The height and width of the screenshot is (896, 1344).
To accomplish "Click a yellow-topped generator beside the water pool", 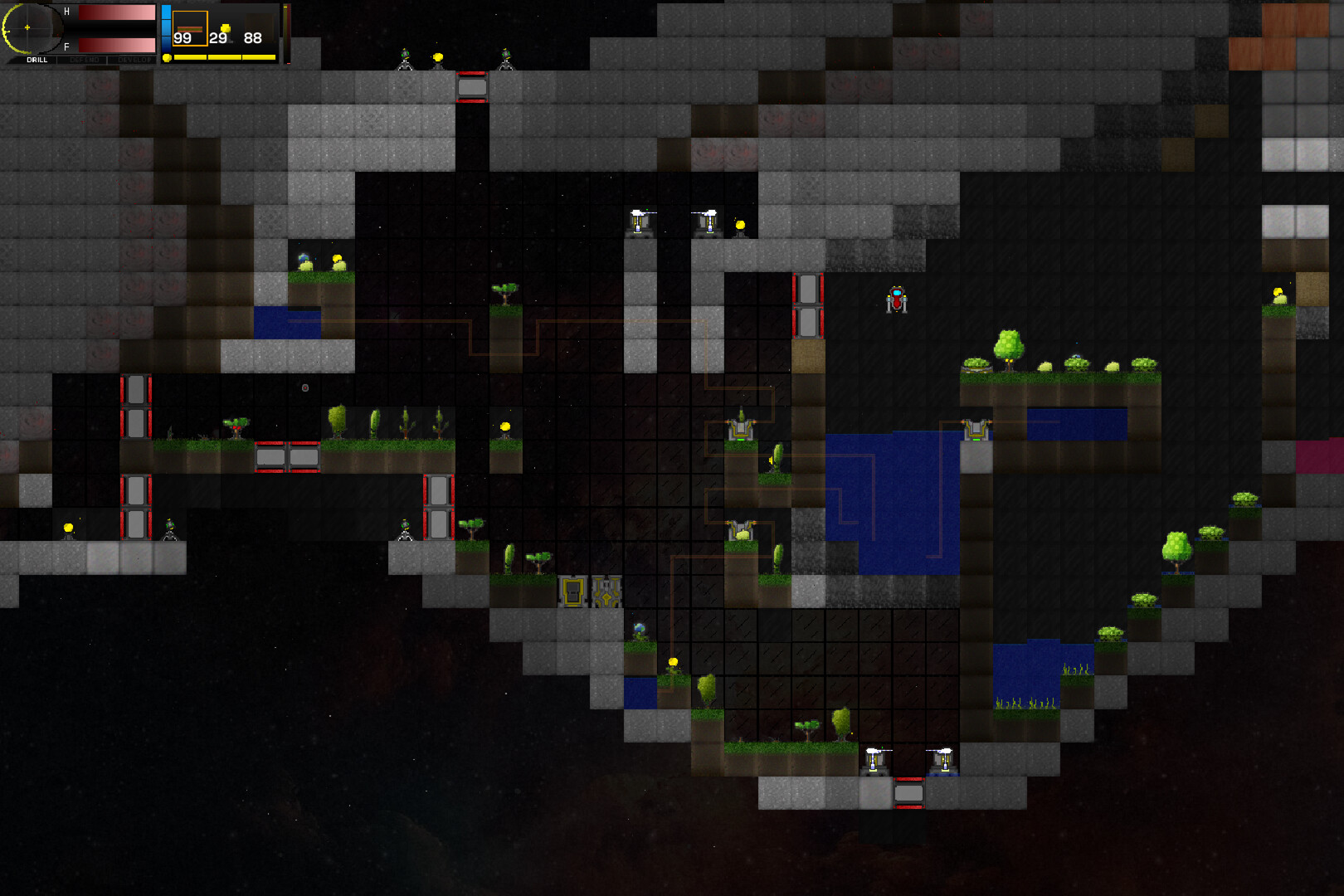I will coord(976,428).
